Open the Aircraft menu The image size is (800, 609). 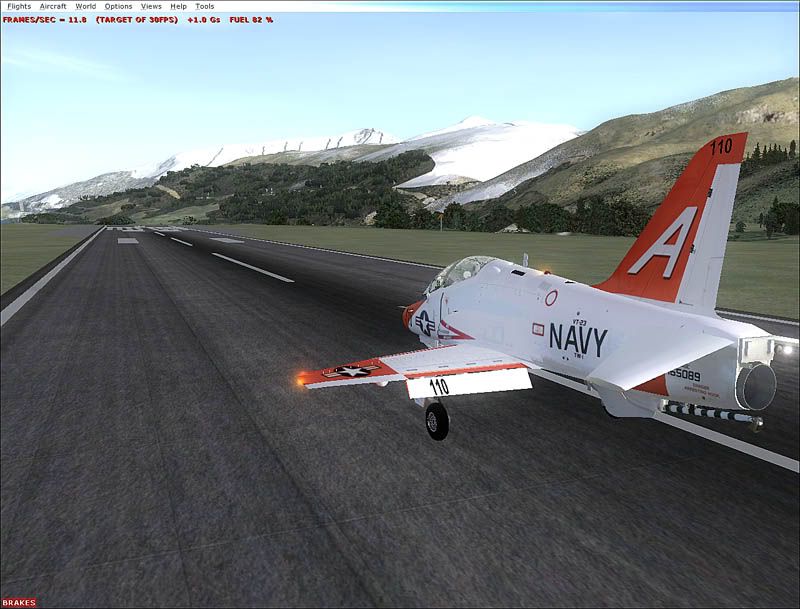[x=53, y=6]
